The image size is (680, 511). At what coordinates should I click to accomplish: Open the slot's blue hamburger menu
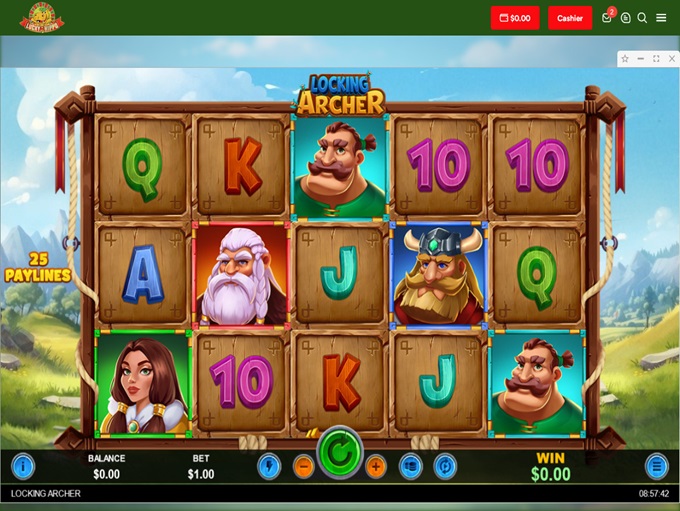click(x=657, y=466)
